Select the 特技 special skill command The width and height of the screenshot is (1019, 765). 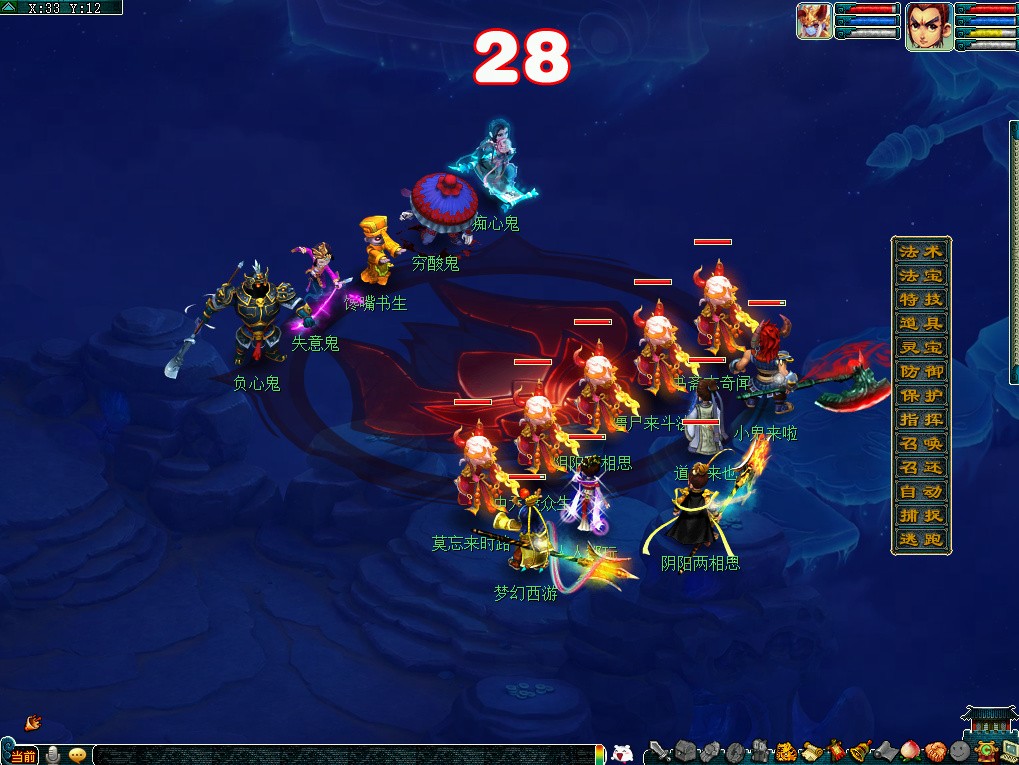tap(920, 299)
